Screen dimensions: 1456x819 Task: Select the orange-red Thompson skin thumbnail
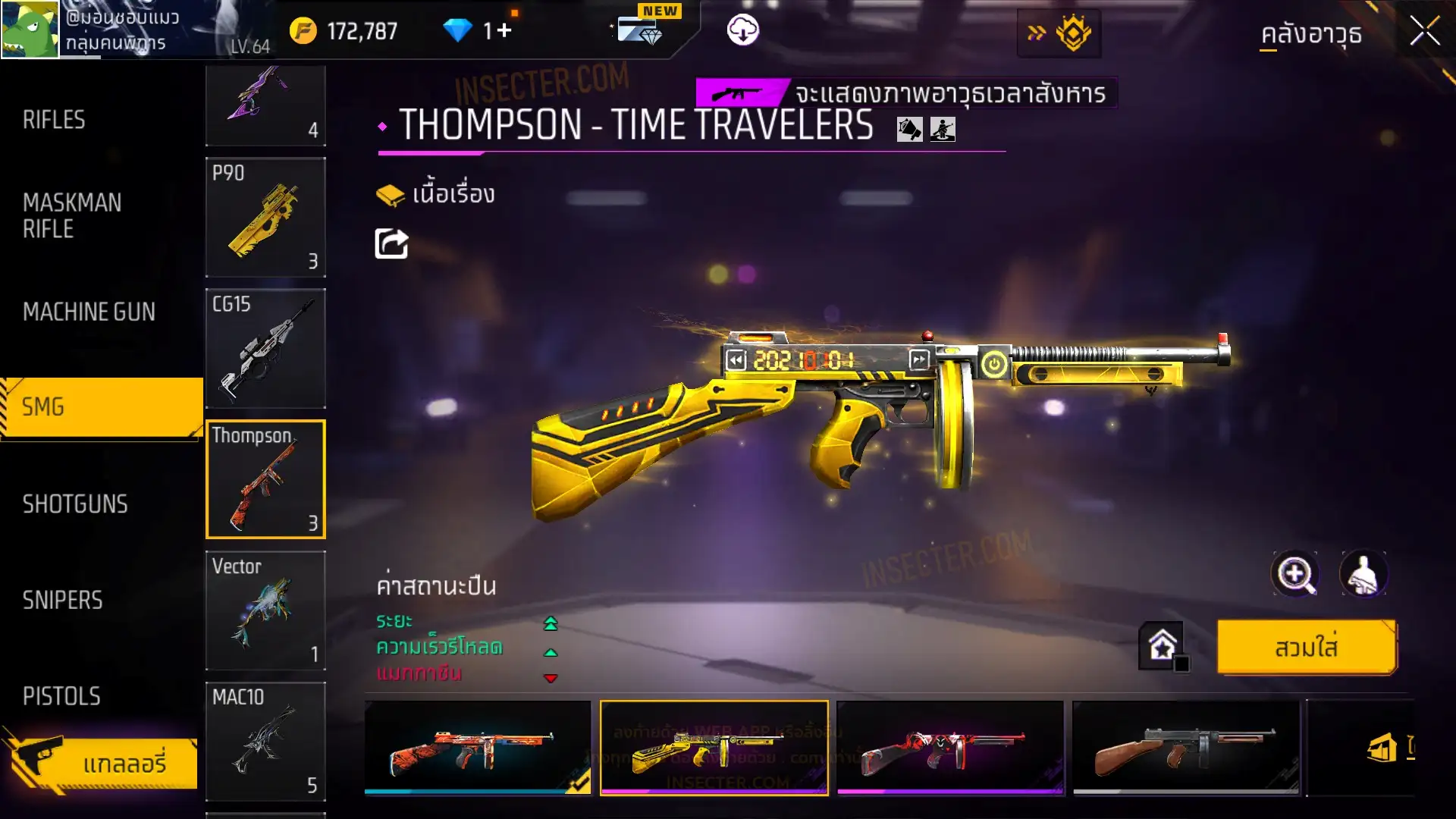coord(478,748)
